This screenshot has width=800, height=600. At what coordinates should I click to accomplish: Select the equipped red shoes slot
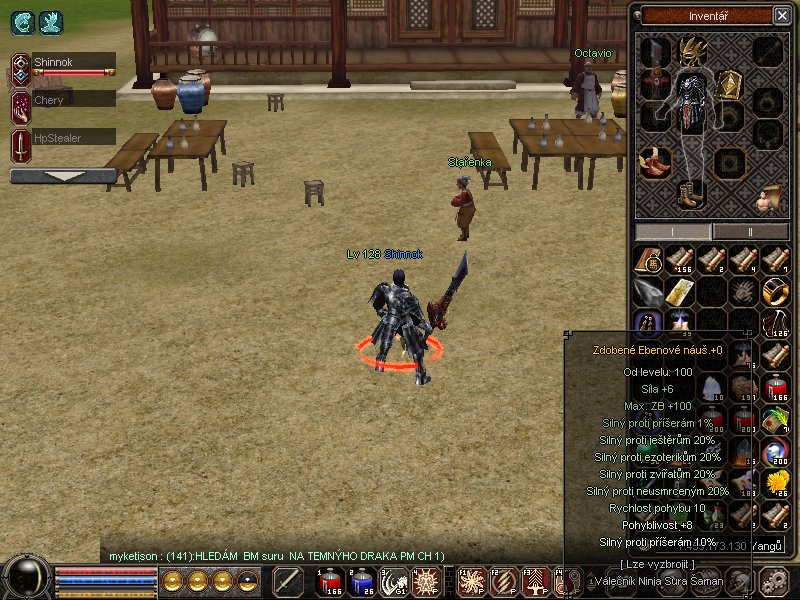[655, 161]
